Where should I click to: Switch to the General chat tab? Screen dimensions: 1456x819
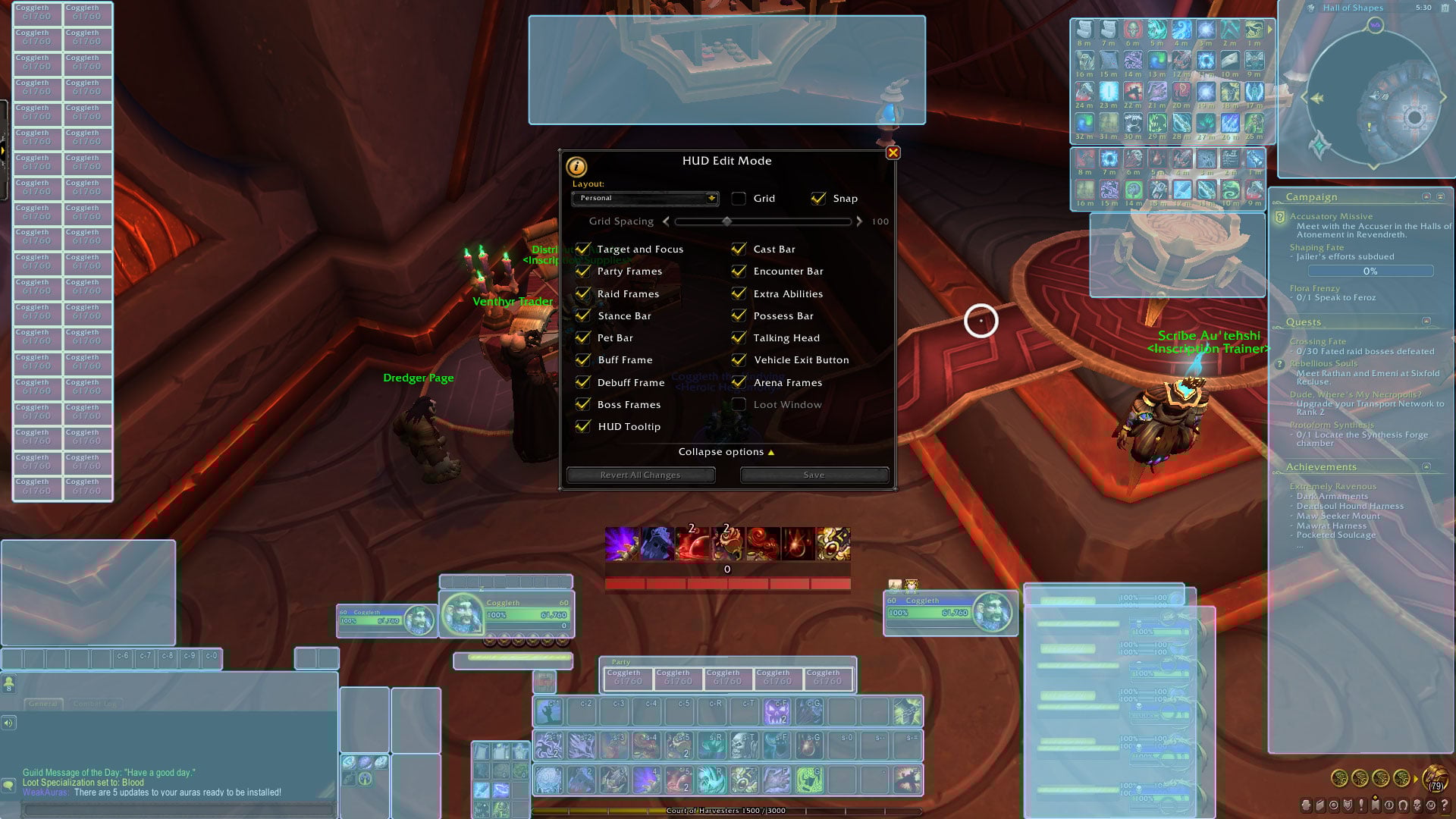click(x=43, y=704)
